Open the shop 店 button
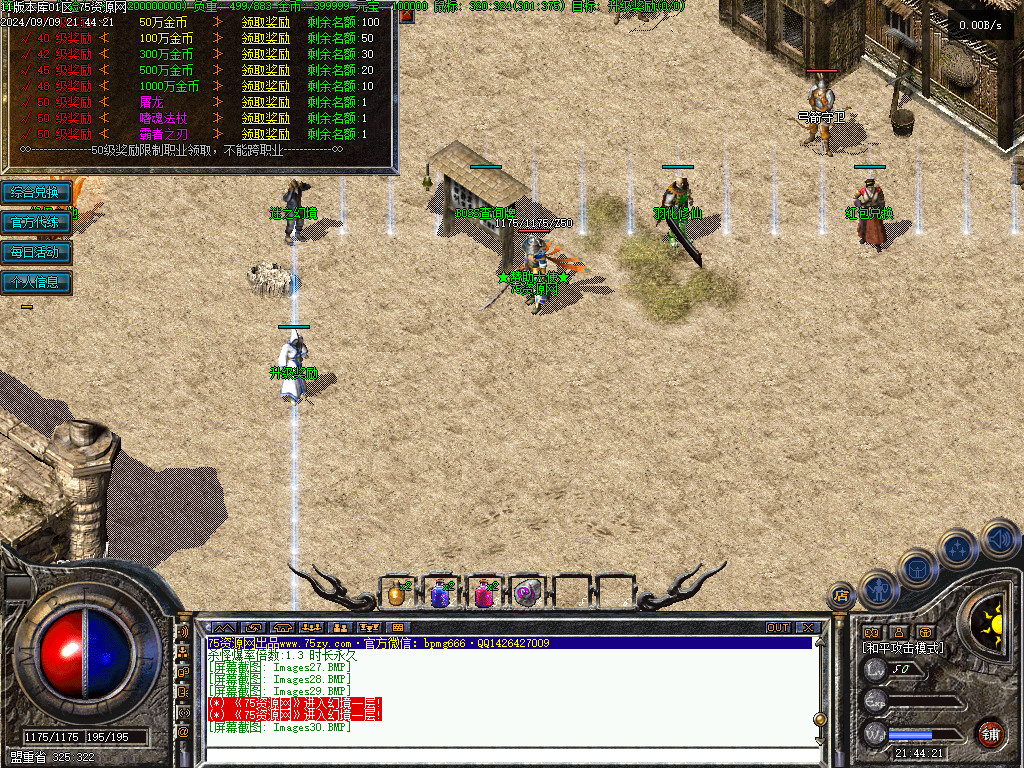Viewport: 1024px width, 768px height. point(840,597)
